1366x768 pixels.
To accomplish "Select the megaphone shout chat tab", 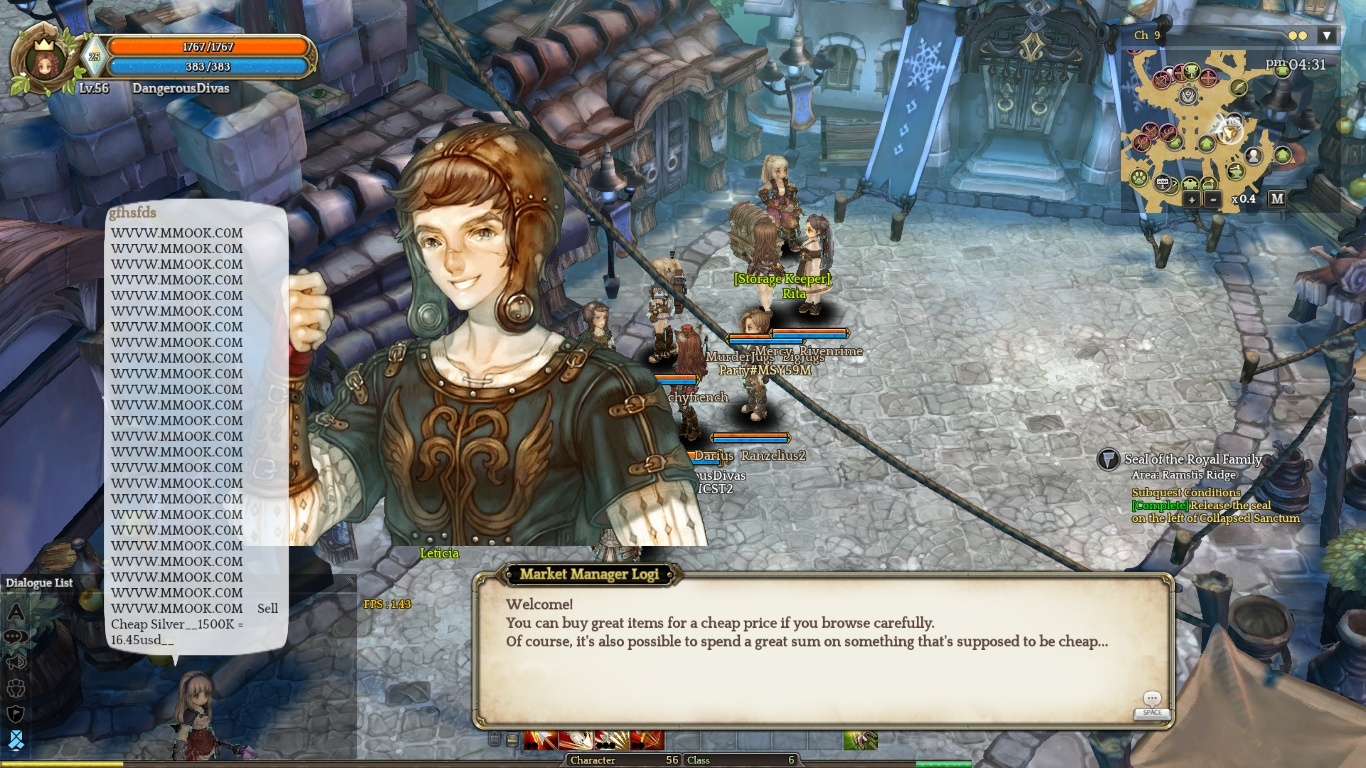I will click(x=16, y=662).
